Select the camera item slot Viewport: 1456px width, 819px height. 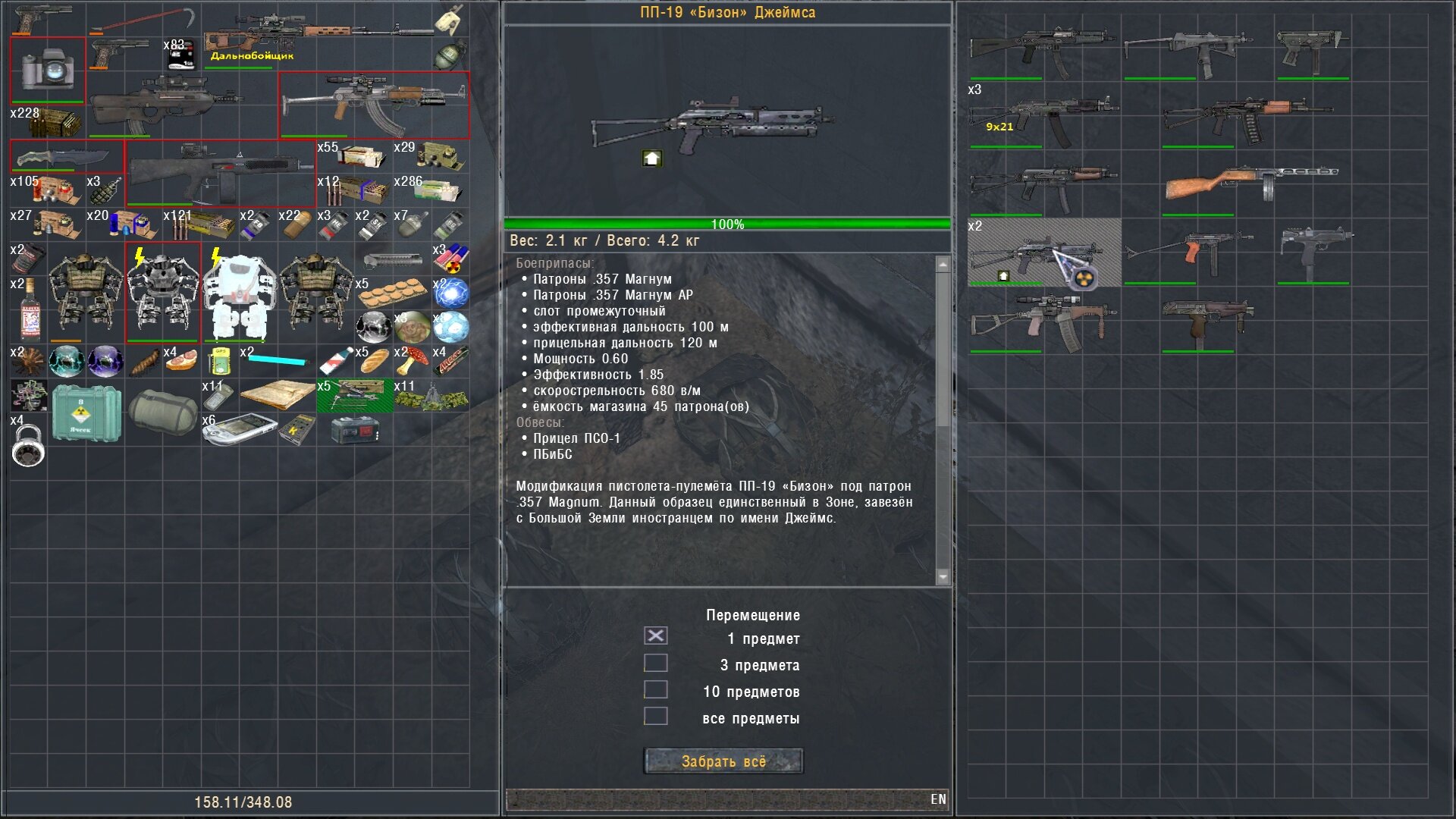47,70
